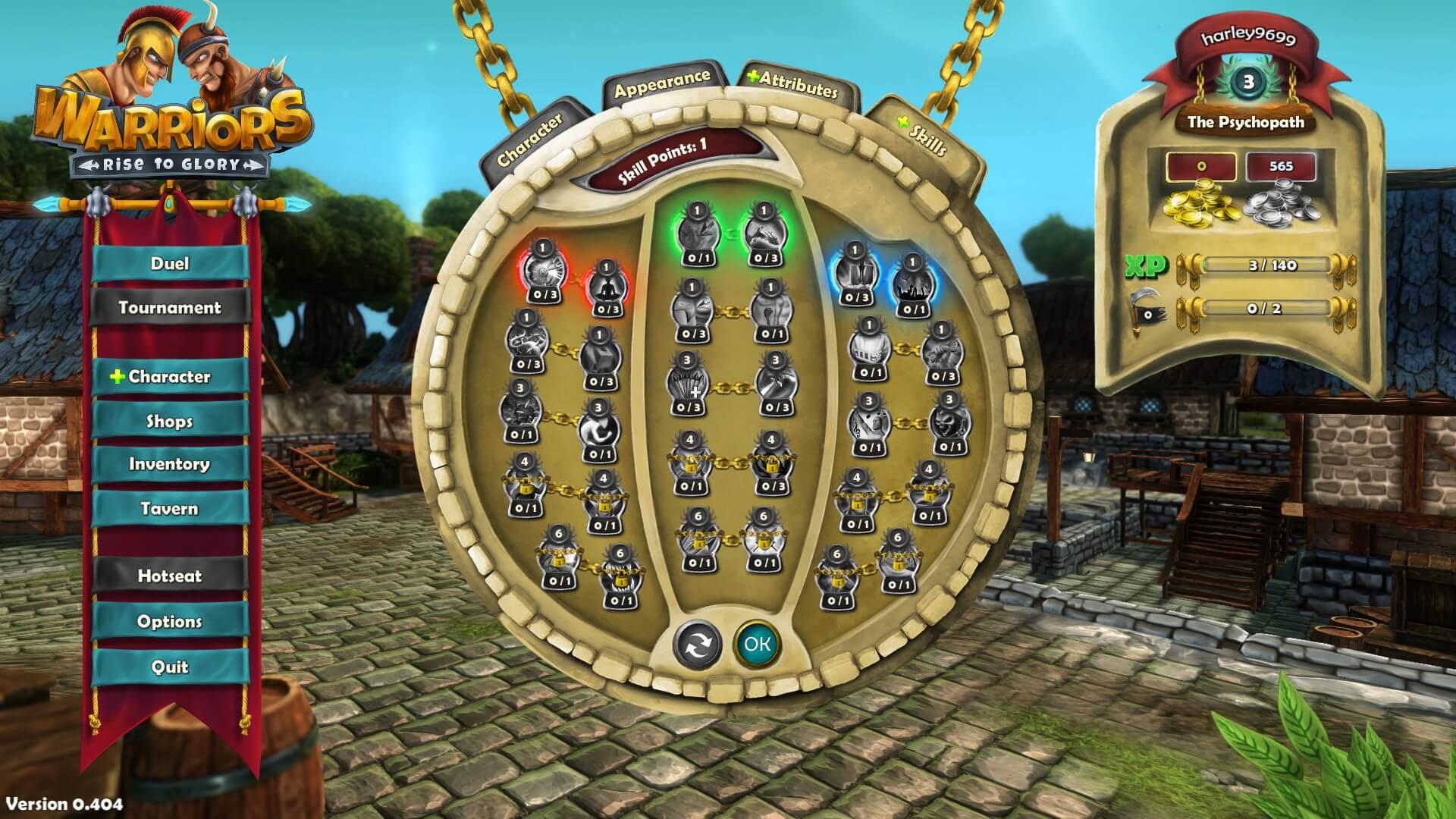The height and width of the screenshot is (819, 1456).
Task: Choose the Hotseat mode
Action: [x=170, y=576]
